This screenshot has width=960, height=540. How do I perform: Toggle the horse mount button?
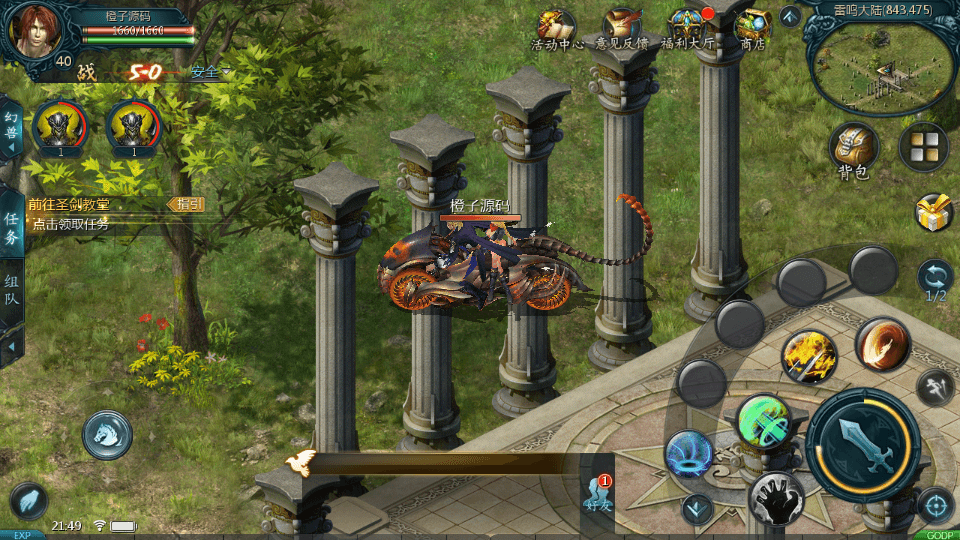[x=107, y=434]
